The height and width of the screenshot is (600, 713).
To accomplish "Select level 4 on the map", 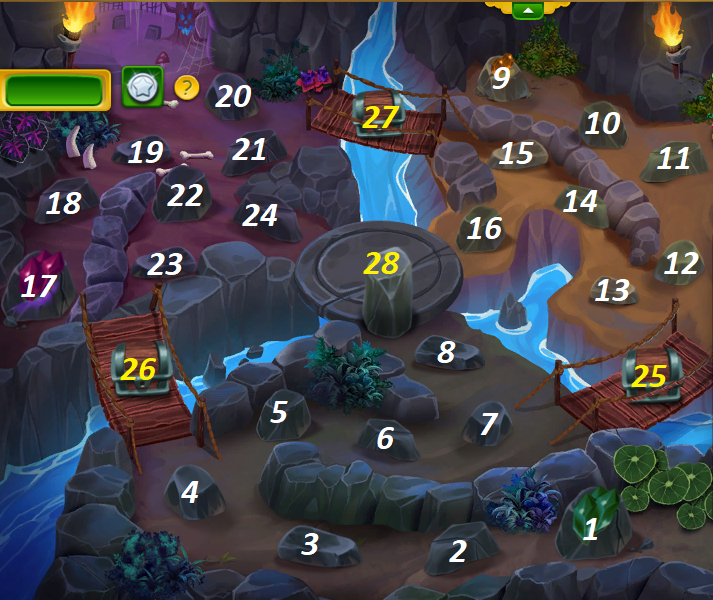I will 190,491.
